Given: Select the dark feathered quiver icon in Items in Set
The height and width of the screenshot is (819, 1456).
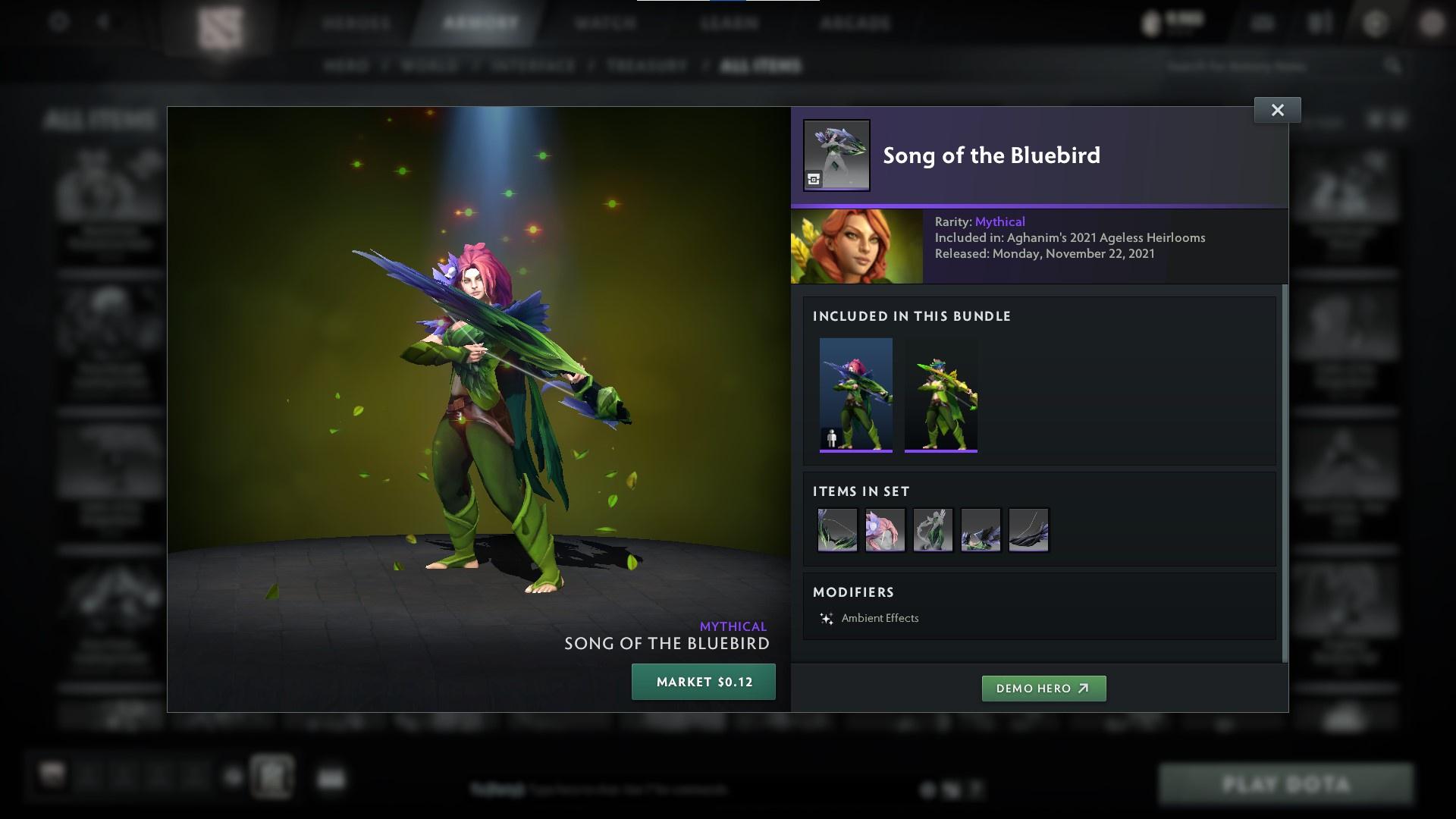Looking at the screenshot, I should 981,530.
